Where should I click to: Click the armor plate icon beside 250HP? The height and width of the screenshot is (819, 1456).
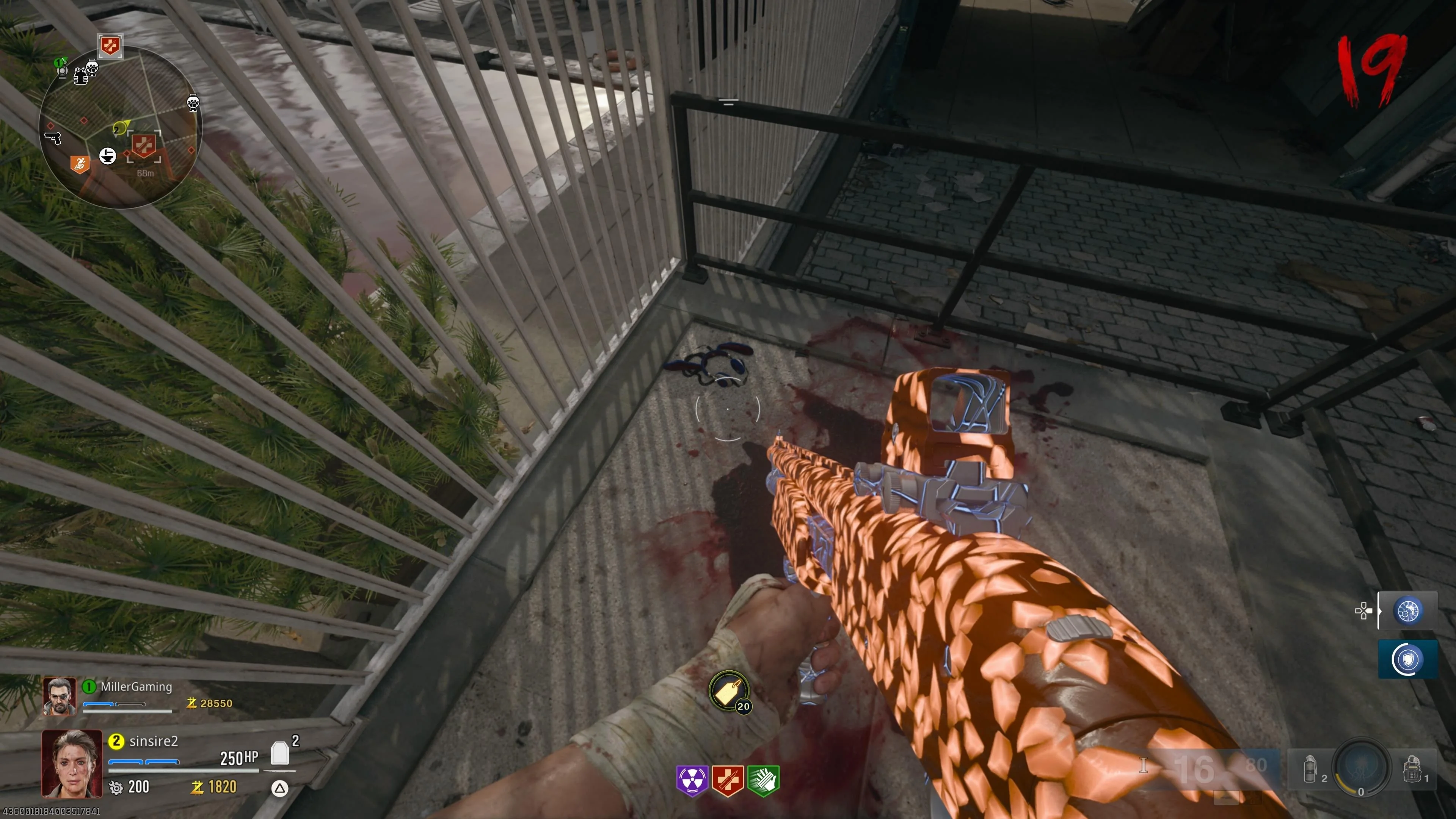[x=280, y=753]
